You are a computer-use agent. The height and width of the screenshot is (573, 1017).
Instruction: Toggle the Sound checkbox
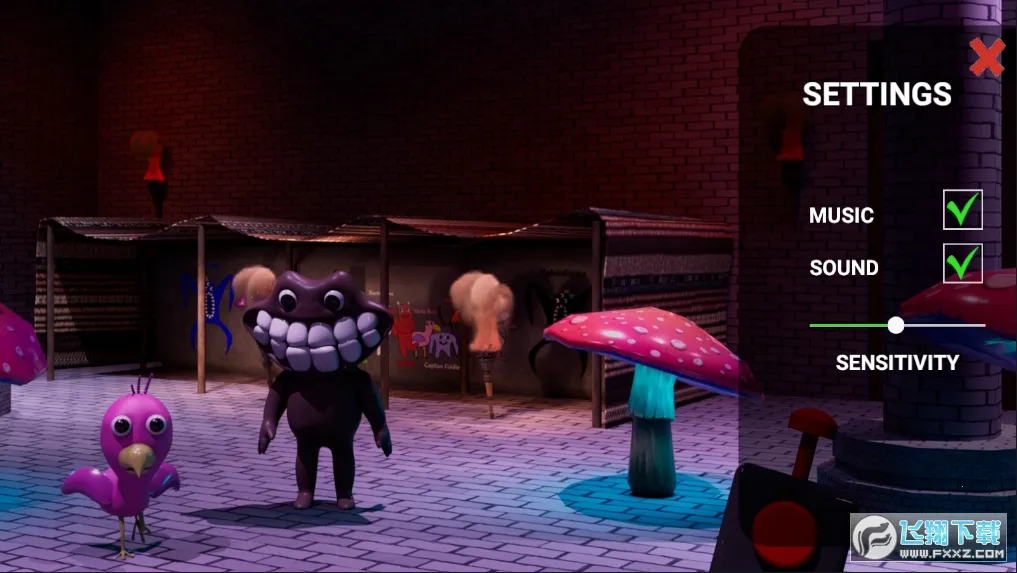(962, 264)
